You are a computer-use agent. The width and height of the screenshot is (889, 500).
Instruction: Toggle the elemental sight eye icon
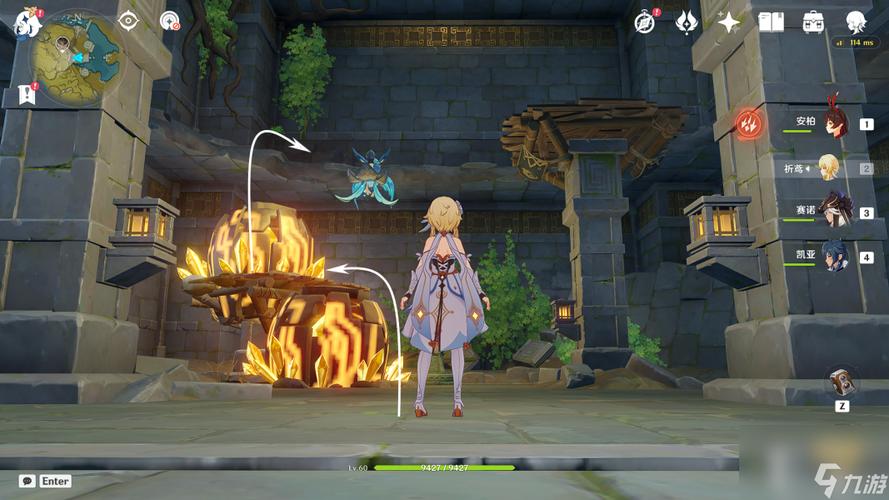(x=128, y=20)
